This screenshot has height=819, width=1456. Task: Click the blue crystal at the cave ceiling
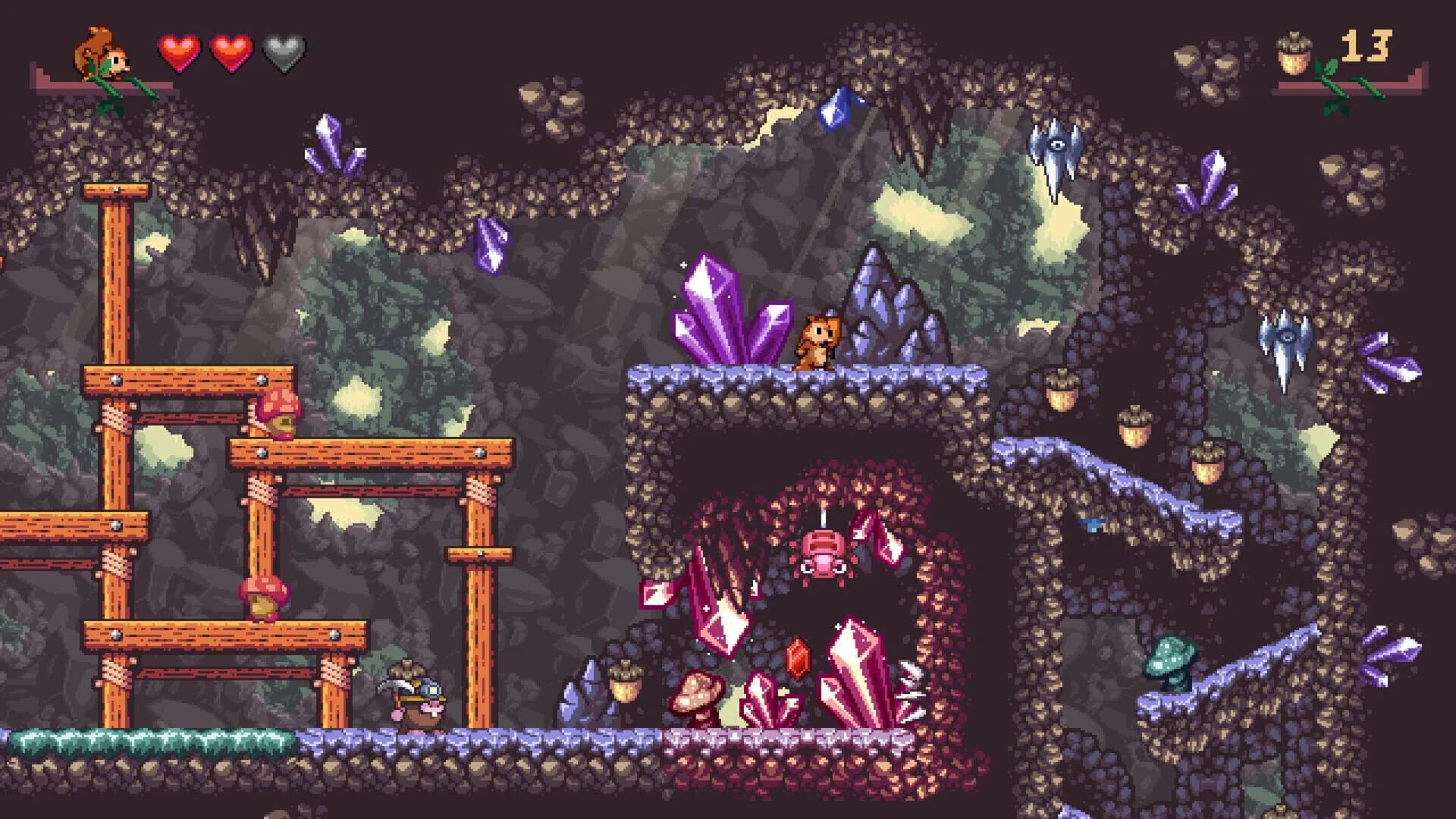click(x=838, y=106)
